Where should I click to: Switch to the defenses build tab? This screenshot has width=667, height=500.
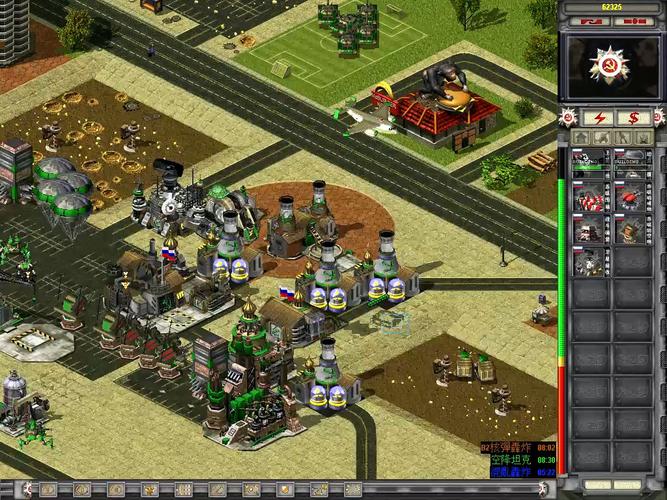point(601,137)
